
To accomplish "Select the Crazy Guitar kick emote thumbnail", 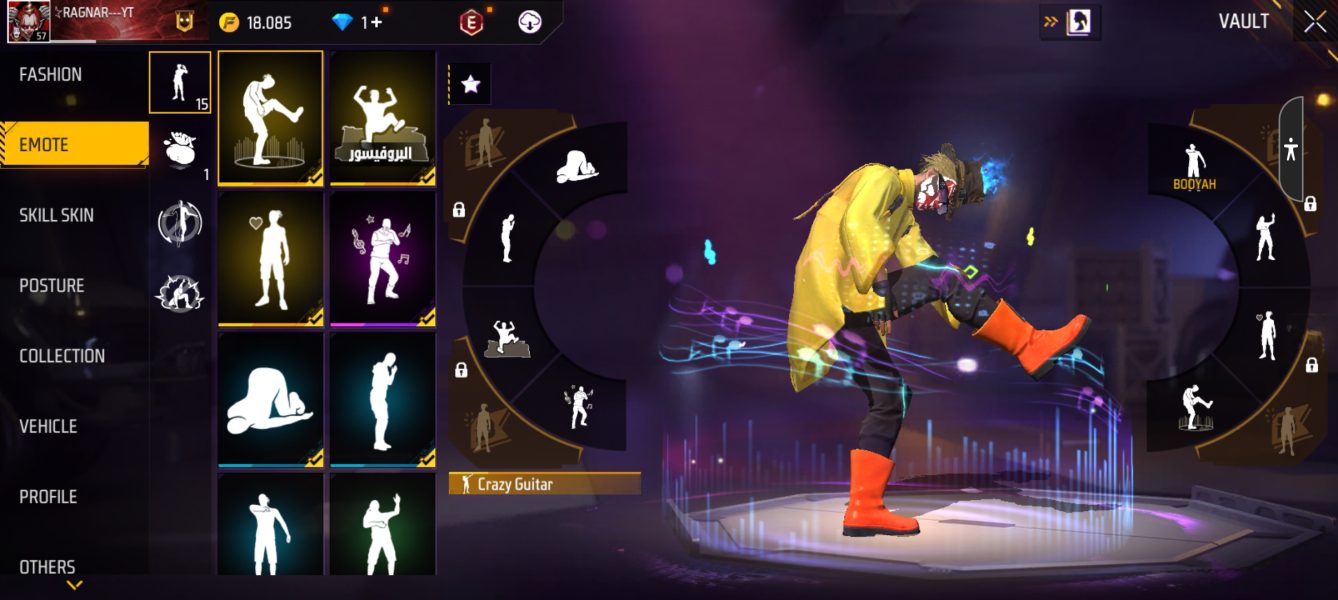I will tap(270, 117).
